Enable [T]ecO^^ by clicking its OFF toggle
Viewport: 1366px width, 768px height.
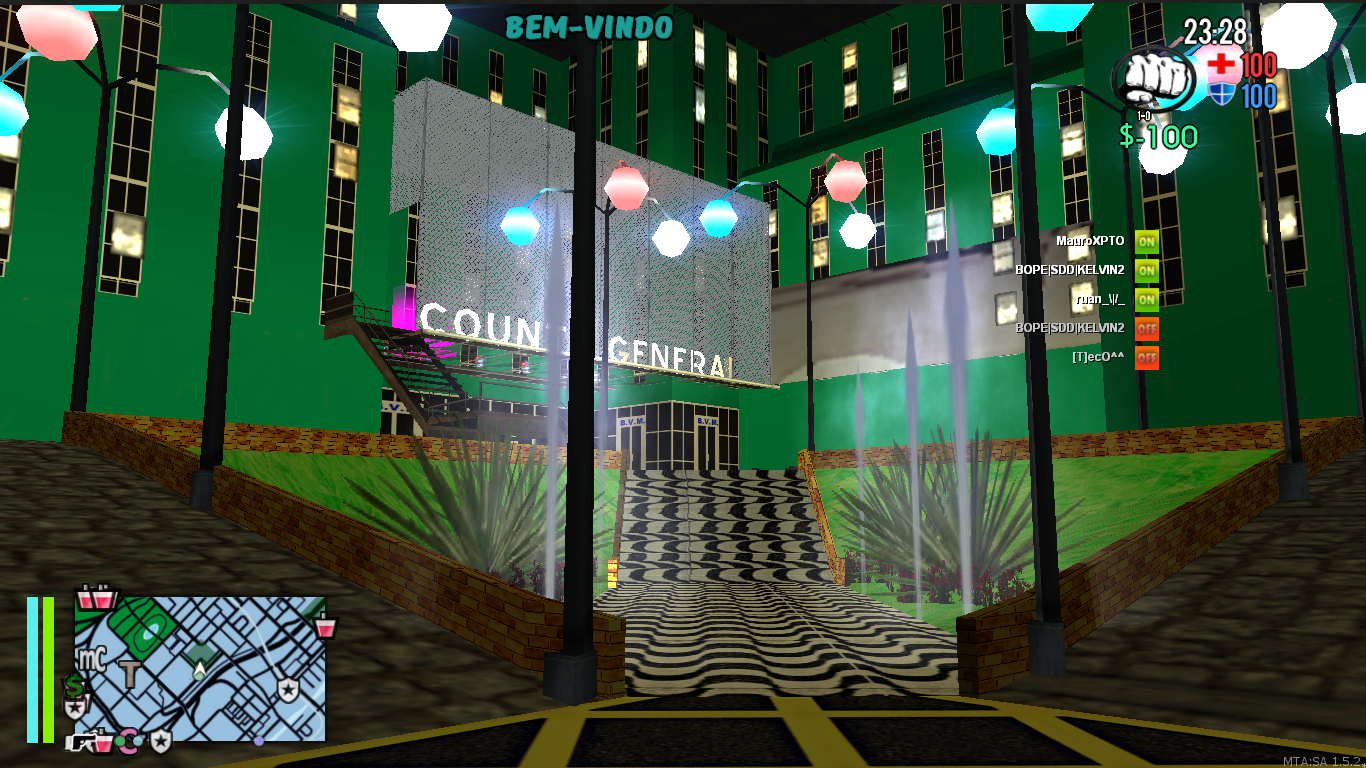pos(1146,357)
